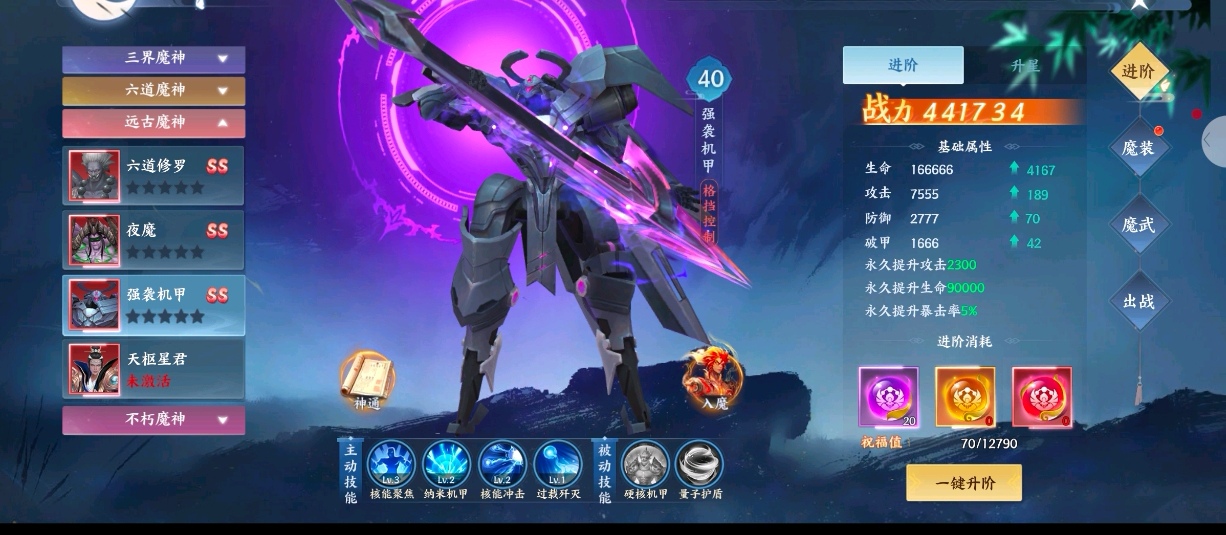
Task: View the 核能聚焦 active skill
Action: [391, 465]
